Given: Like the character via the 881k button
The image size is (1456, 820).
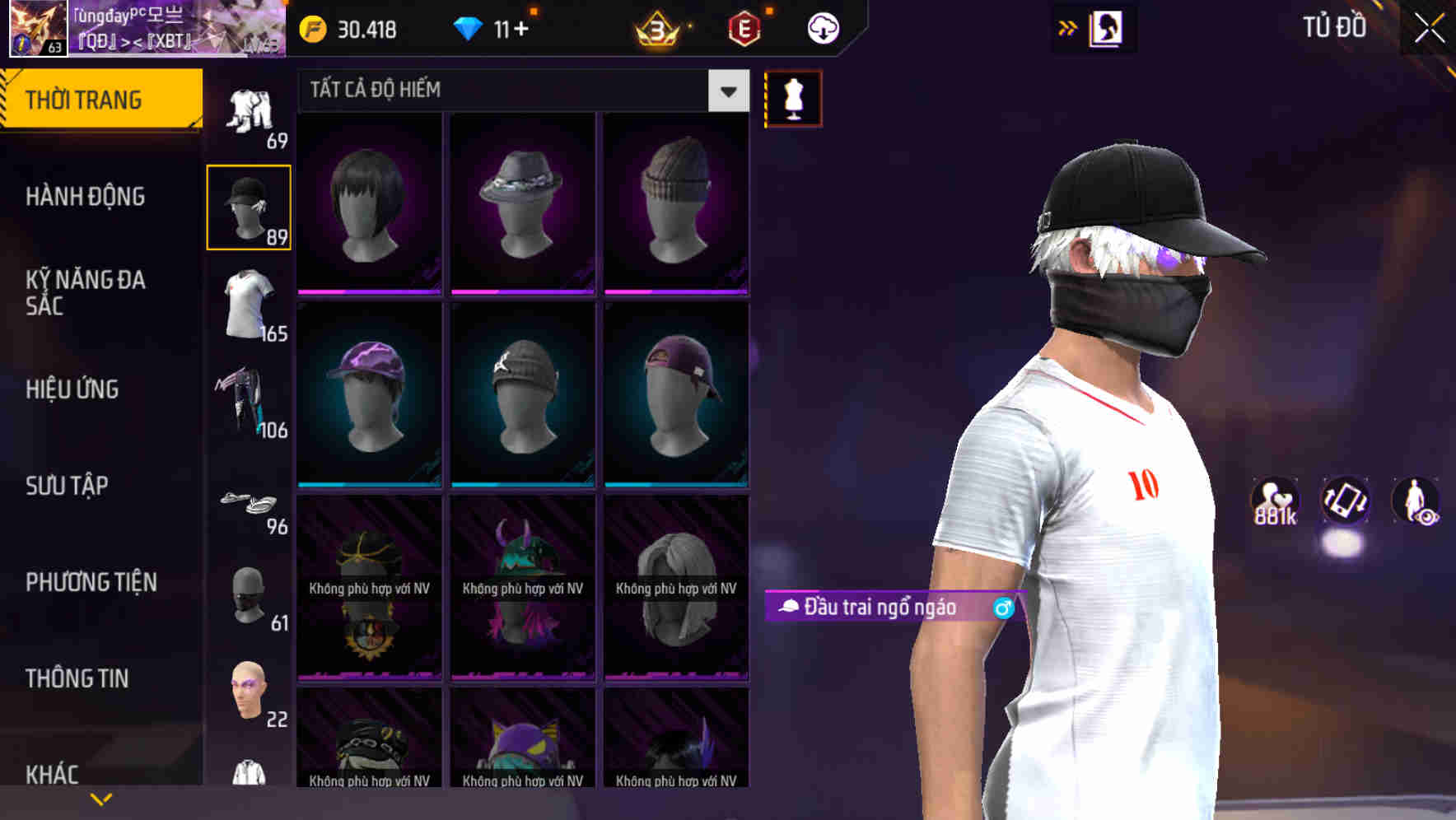Looking at the screenshot, I should click(x=1274, y=503).
